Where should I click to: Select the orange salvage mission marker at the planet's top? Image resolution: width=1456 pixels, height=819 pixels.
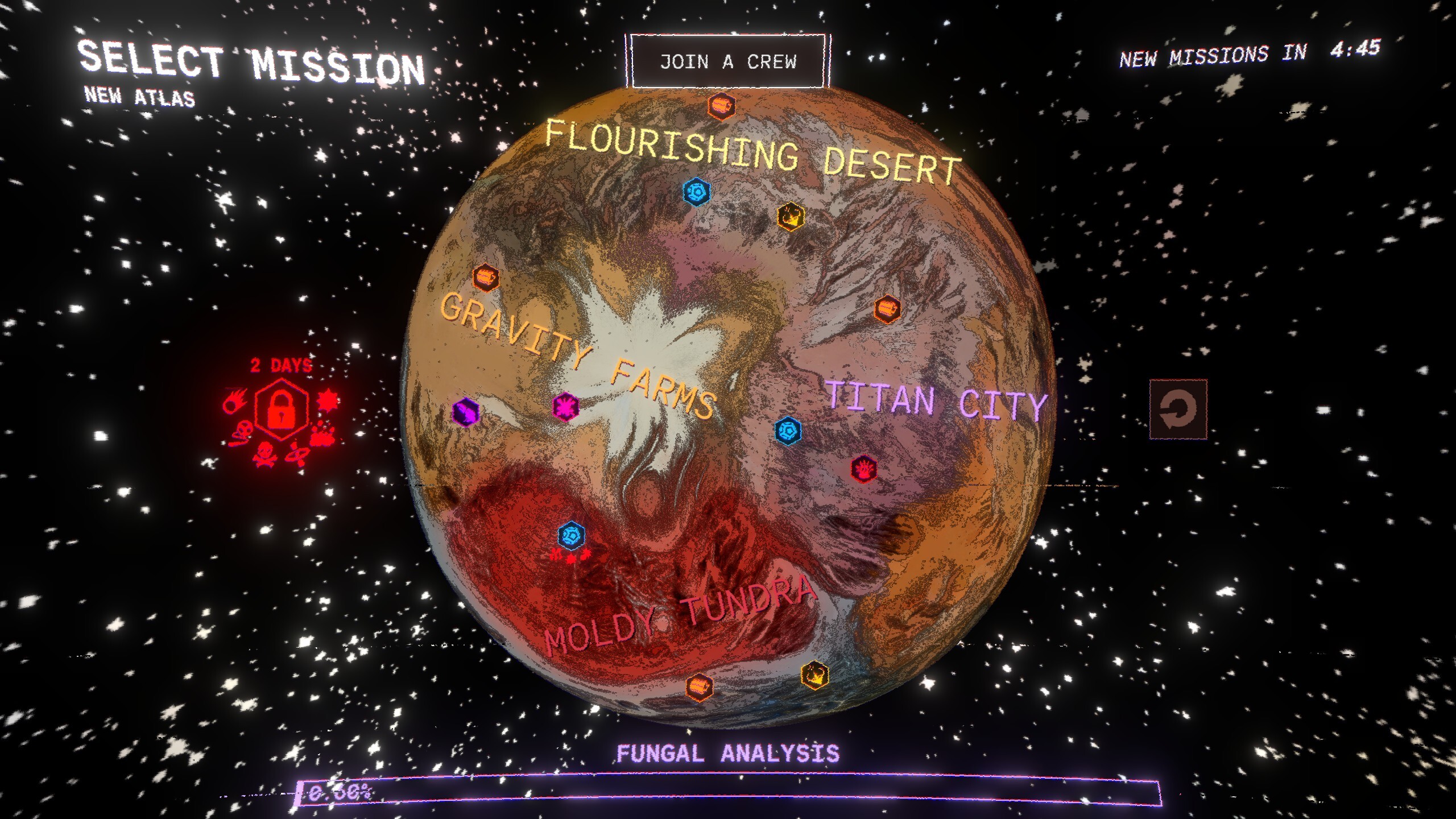(721, 105)
